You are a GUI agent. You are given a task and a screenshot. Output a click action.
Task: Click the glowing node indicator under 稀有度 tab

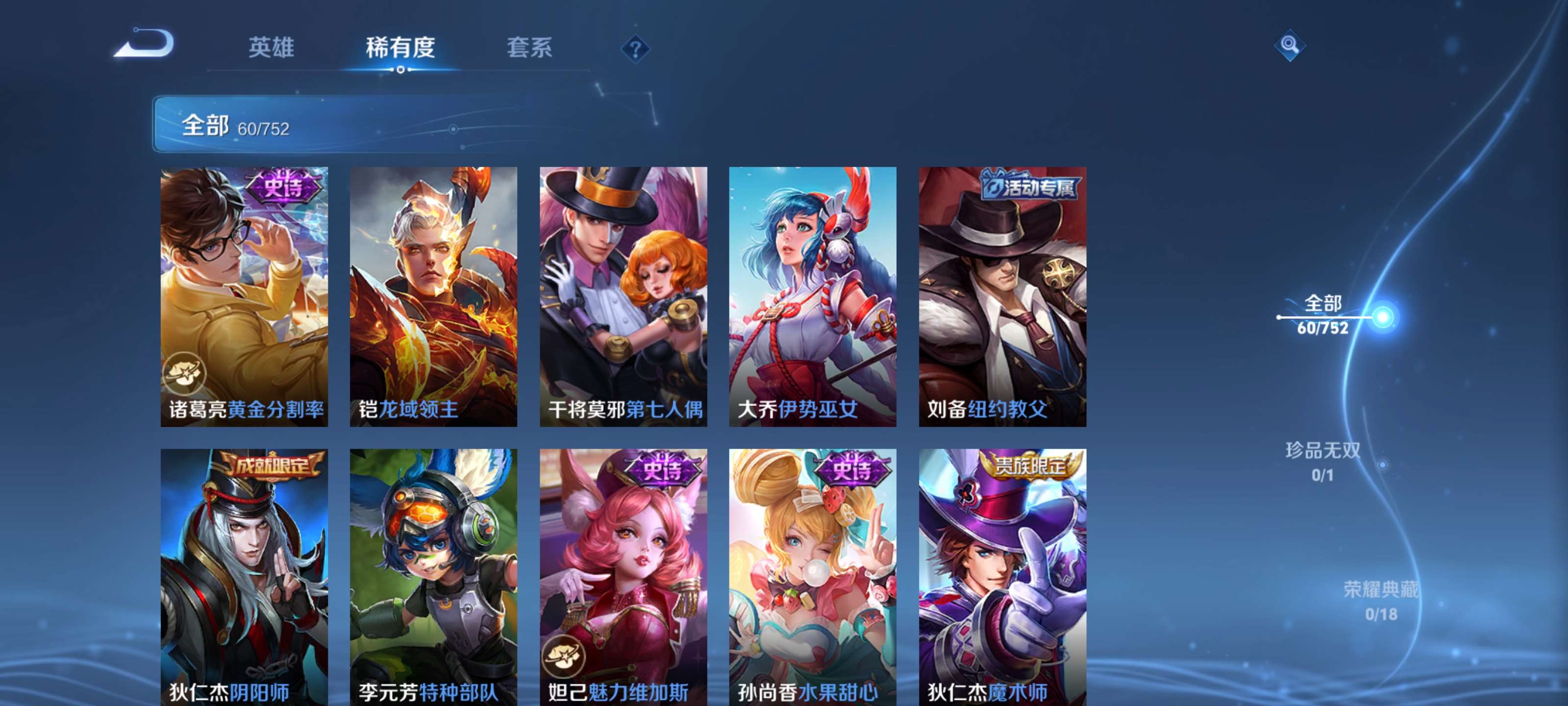[x=401, y=69]
